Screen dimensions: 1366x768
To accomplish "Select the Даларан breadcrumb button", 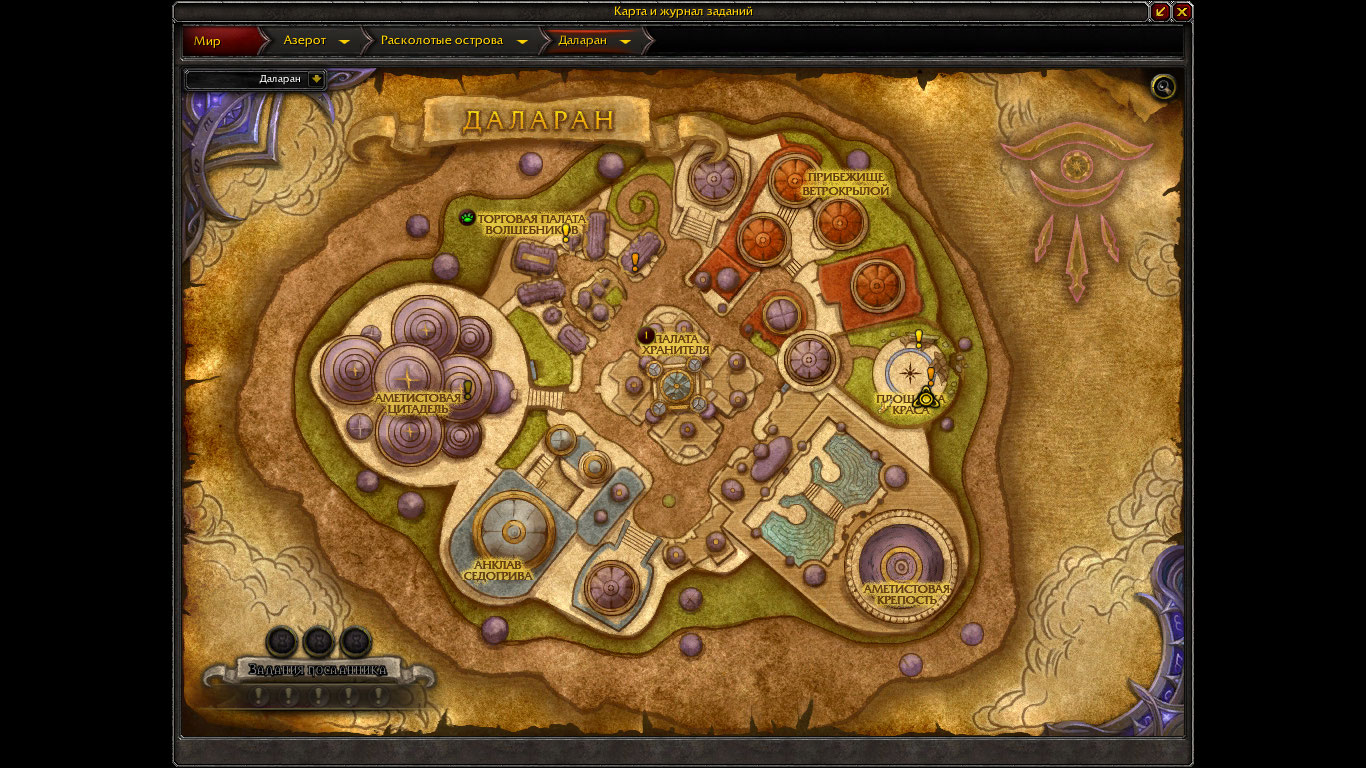I will pyautogui.click(x=581, y=41).
